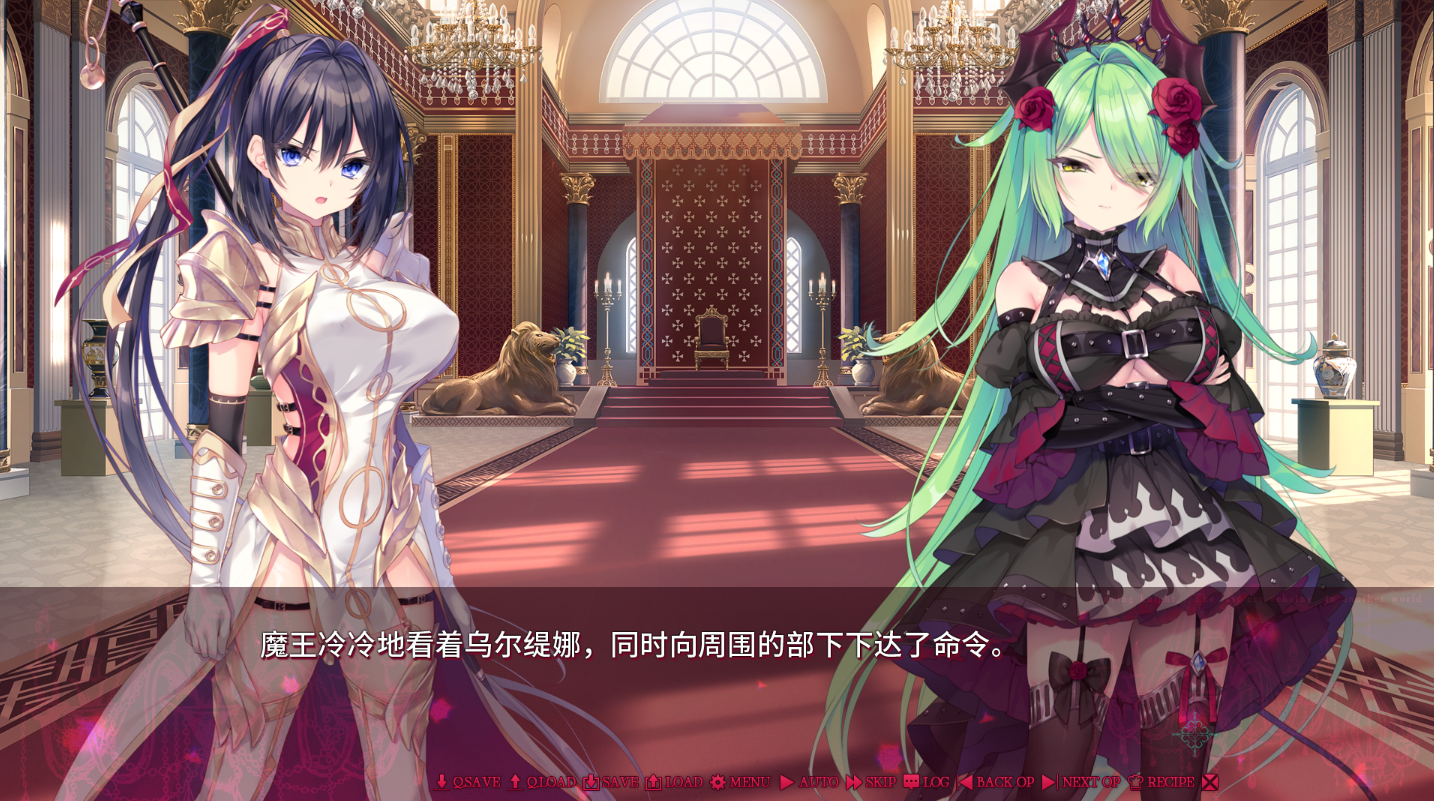Show the dialogue LOG

click(927, 782)
